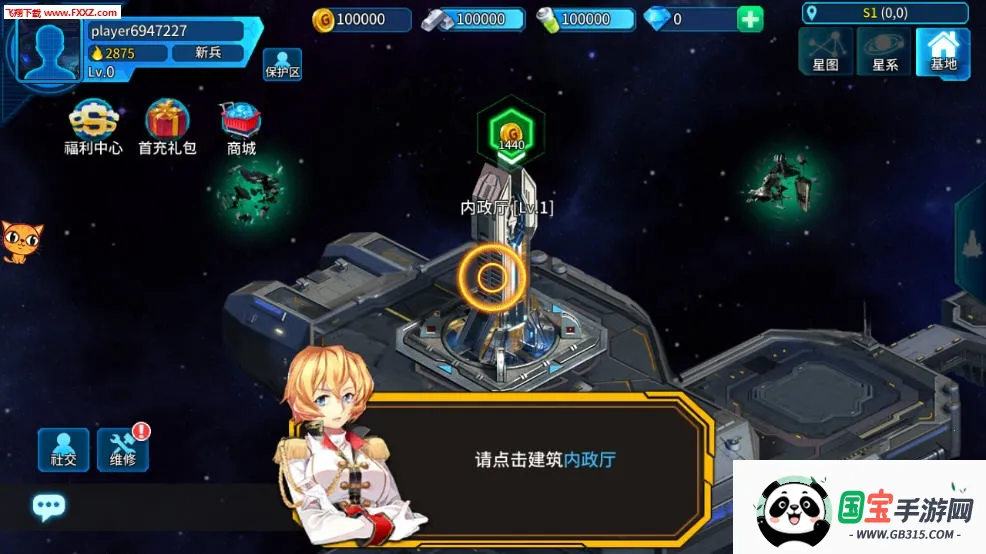Viewport: 986px width, 554px height.
Task: Click the orange cat mascot icon
Action: [x=16, y=241]
